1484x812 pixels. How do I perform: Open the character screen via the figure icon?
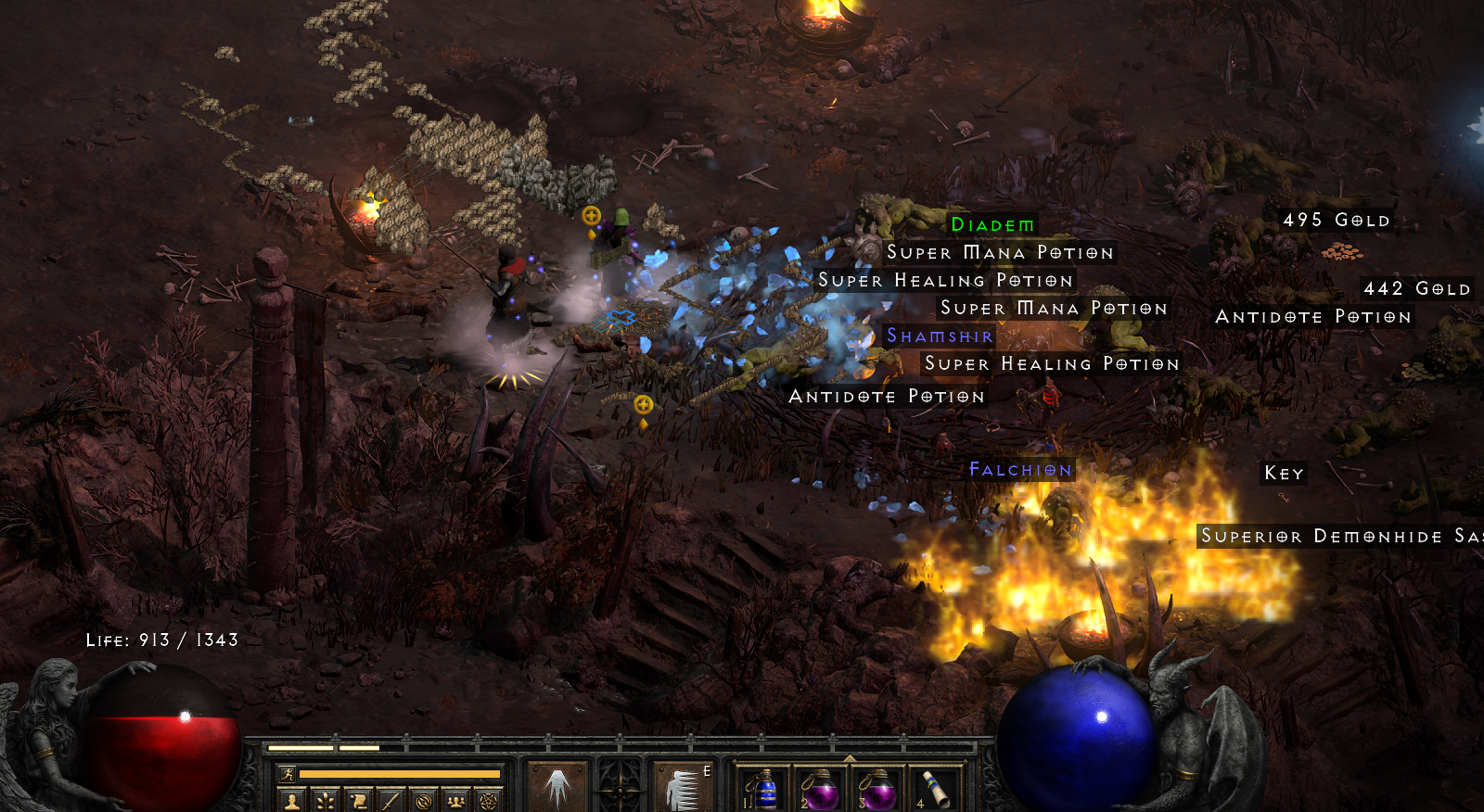[291, 802]
